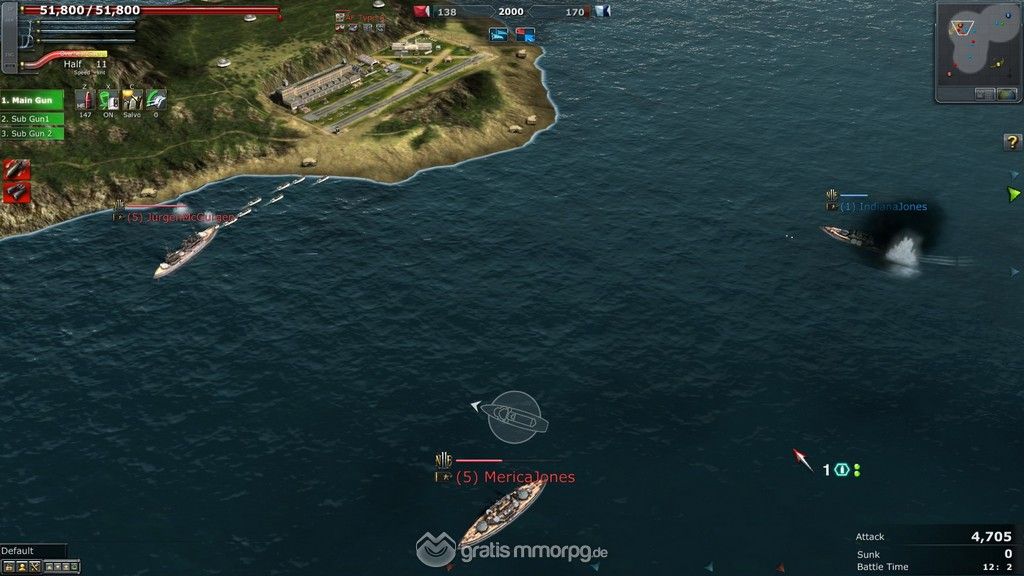The height and width of the screenshot is (576, 1024).
Task: Switch the Salvo fire mode
Action: (x=132, y=100)
